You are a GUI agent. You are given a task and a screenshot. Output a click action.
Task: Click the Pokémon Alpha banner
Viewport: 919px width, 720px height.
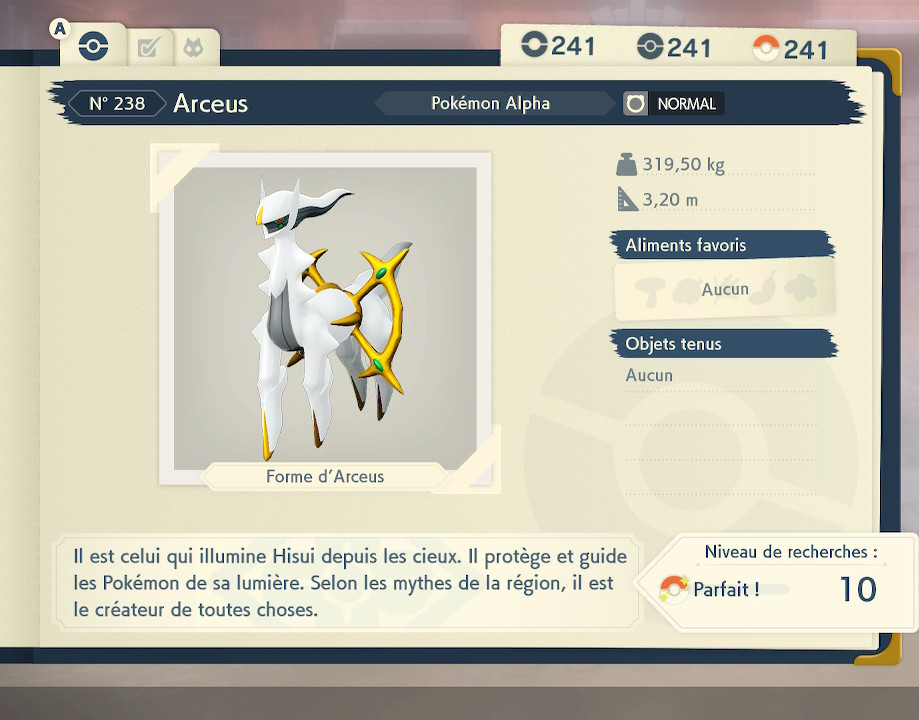pos(491,103)
